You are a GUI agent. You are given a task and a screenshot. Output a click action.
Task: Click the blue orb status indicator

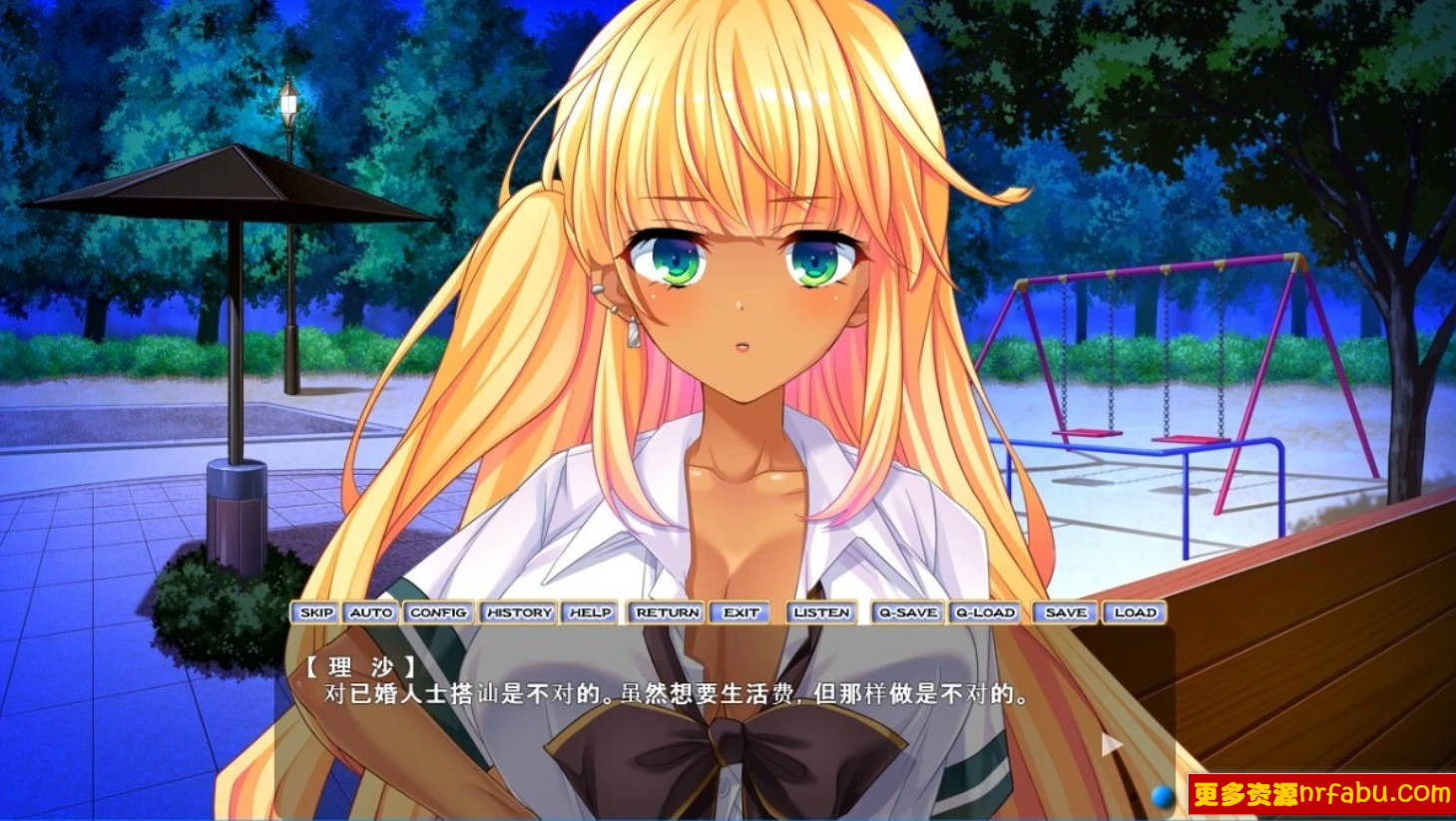1162,797
